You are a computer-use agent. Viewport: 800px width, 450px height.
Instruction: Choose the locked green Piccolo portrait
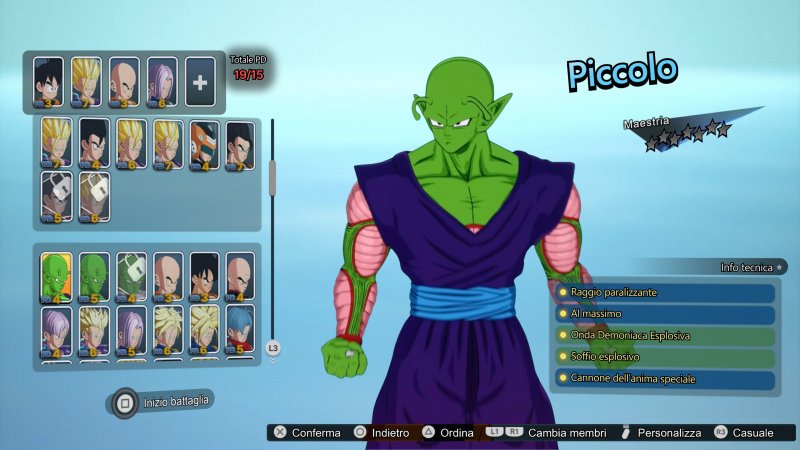pyautogui.click(x=131, y=277)
